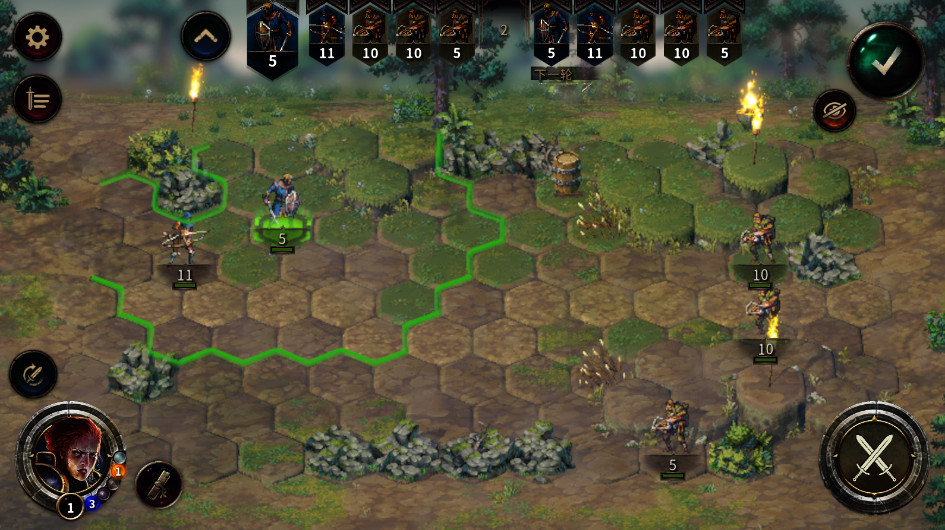Screen dimensions: 945x530
Task: Toggle the crossed-out eye visibility icon
Action: (833, 110)
